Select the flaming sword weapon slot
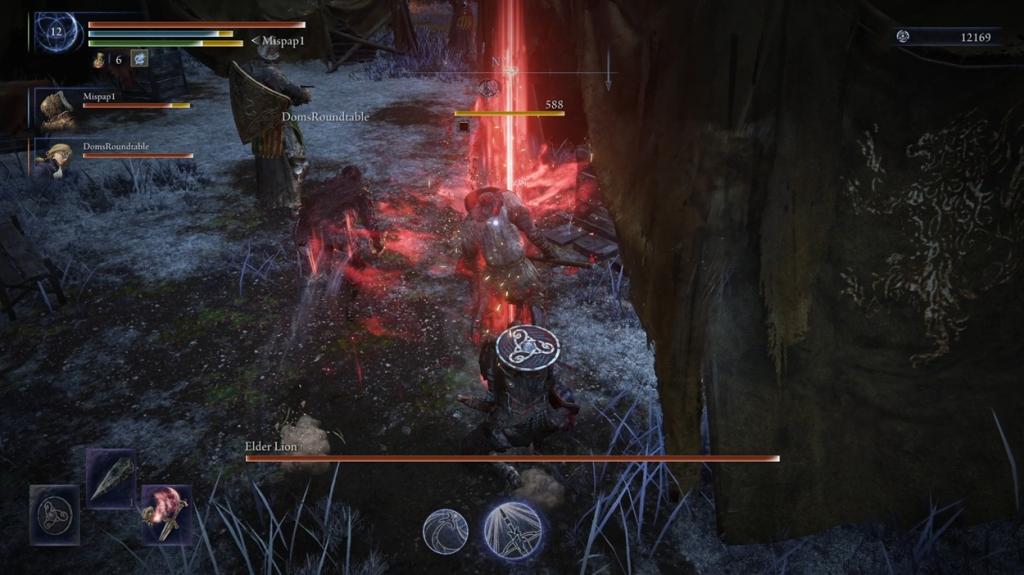 165,514
